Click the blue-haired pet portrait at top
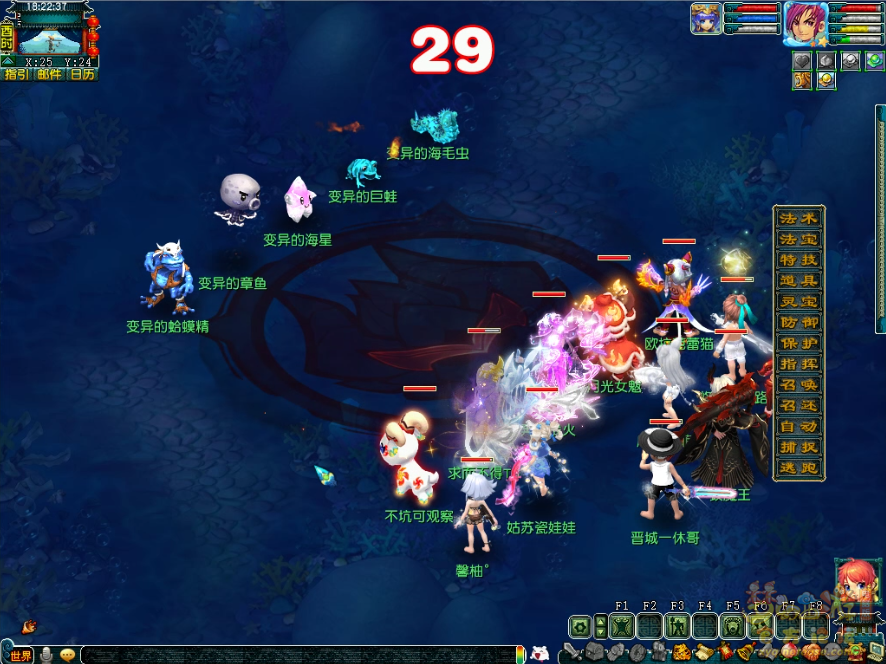 (x=705, y=19)
